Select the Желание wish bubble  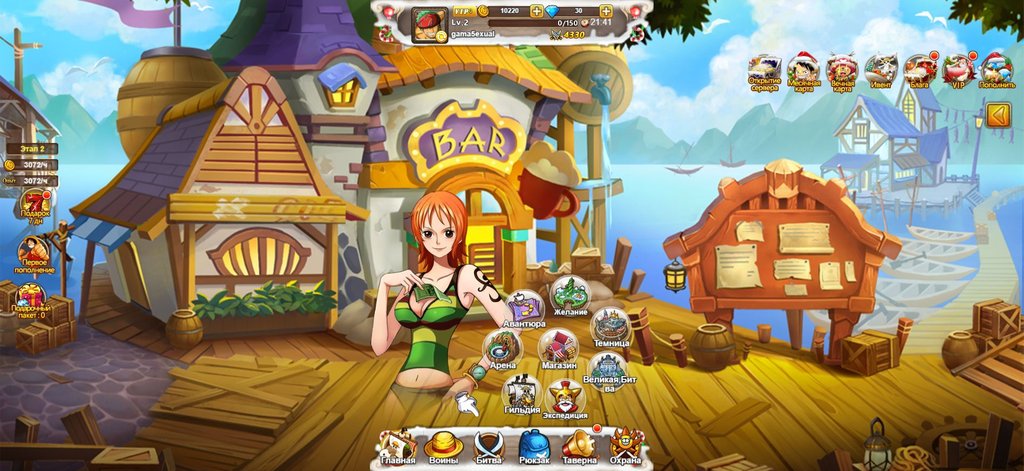click(x=570, y=294)
